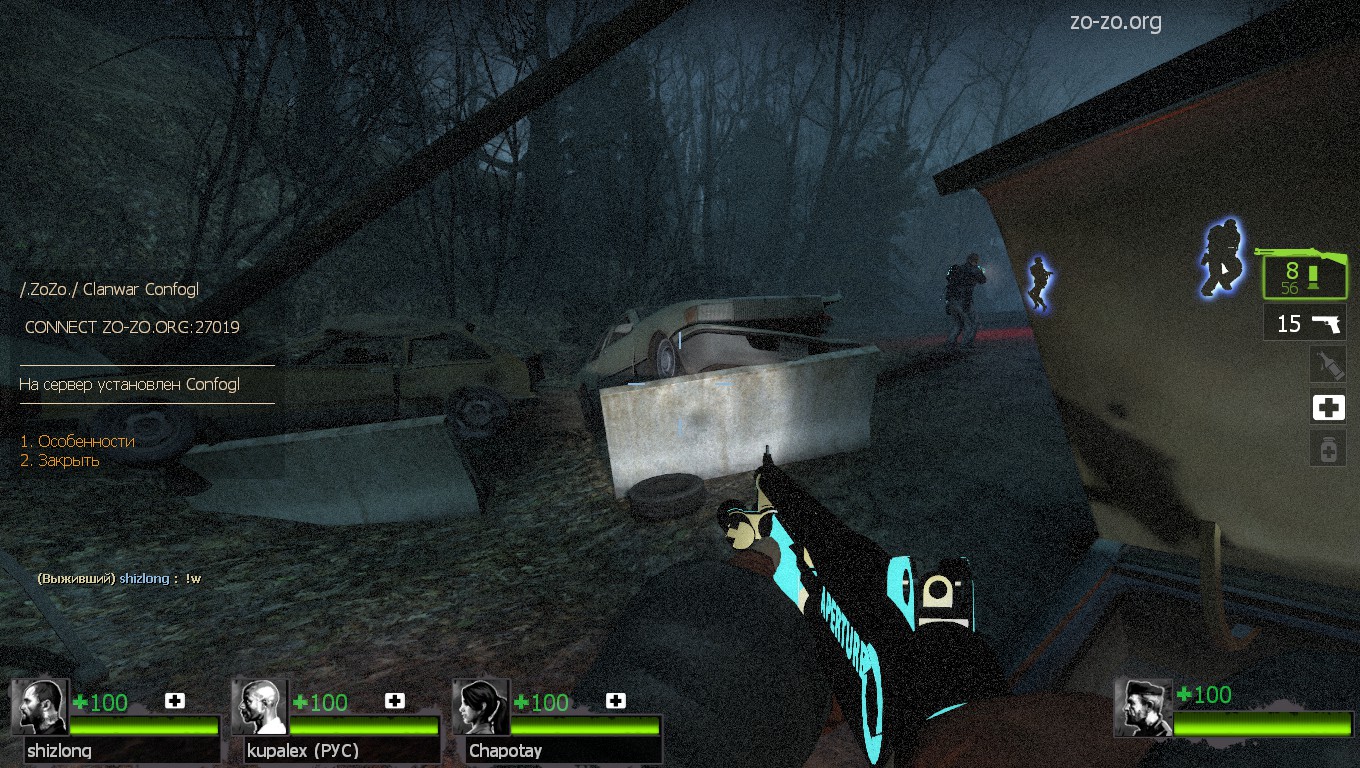Click kupalex's teammate portrait
This screenshot has width=1360, height=768.
point(262,707)
